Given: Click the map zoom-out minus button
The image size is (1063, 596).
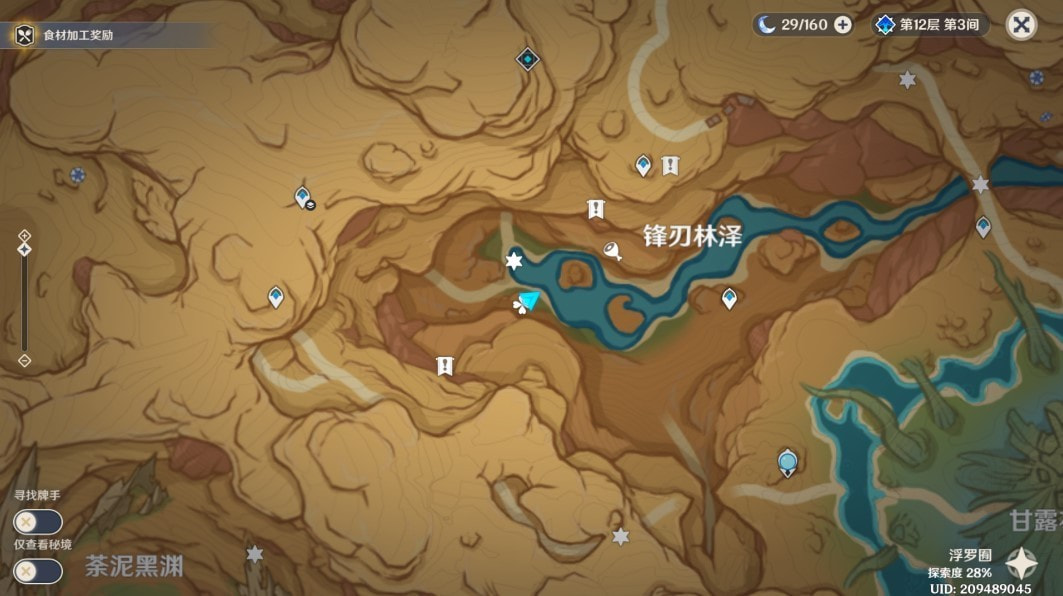Looking at the screenshot, I should [25, 360].
